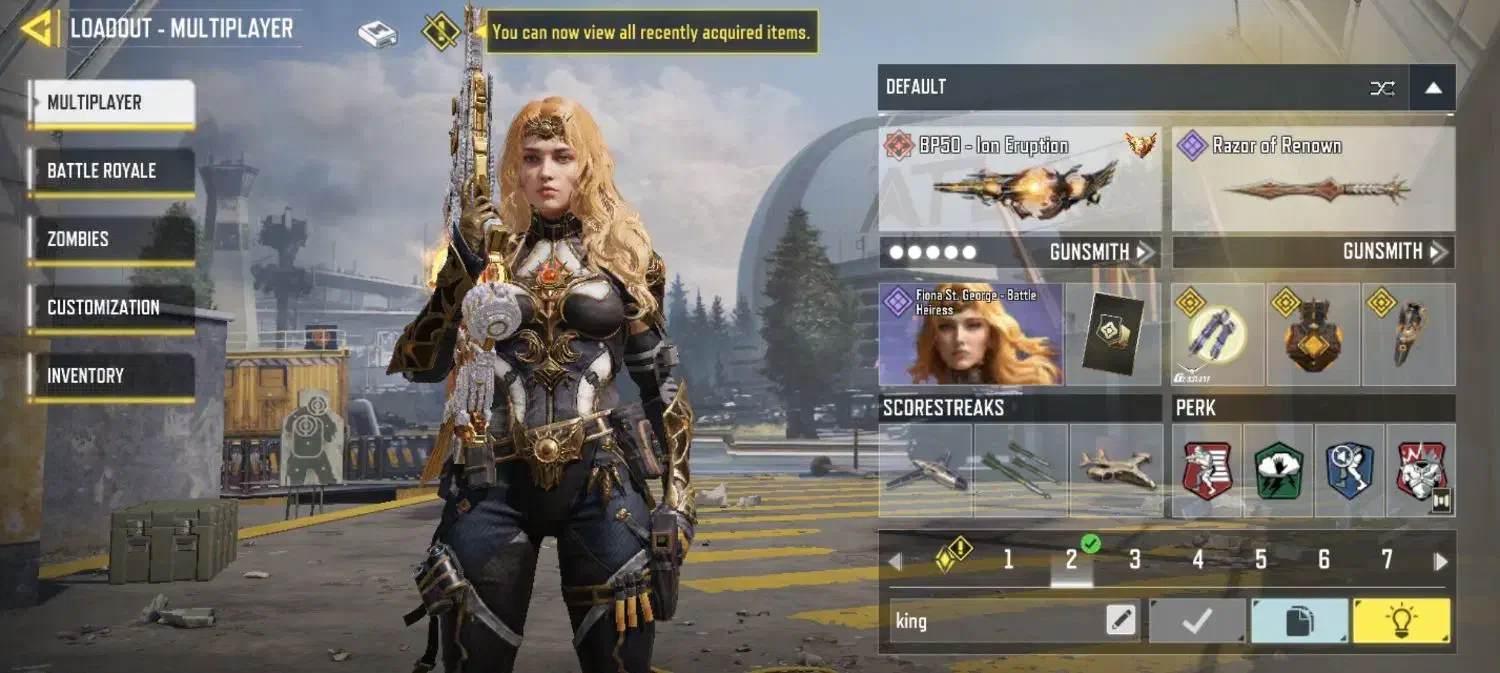Viewport: 1500px width, 673px height.
Task: Choose the Fiona St. George operator card
Action: [x=970, y=335]
